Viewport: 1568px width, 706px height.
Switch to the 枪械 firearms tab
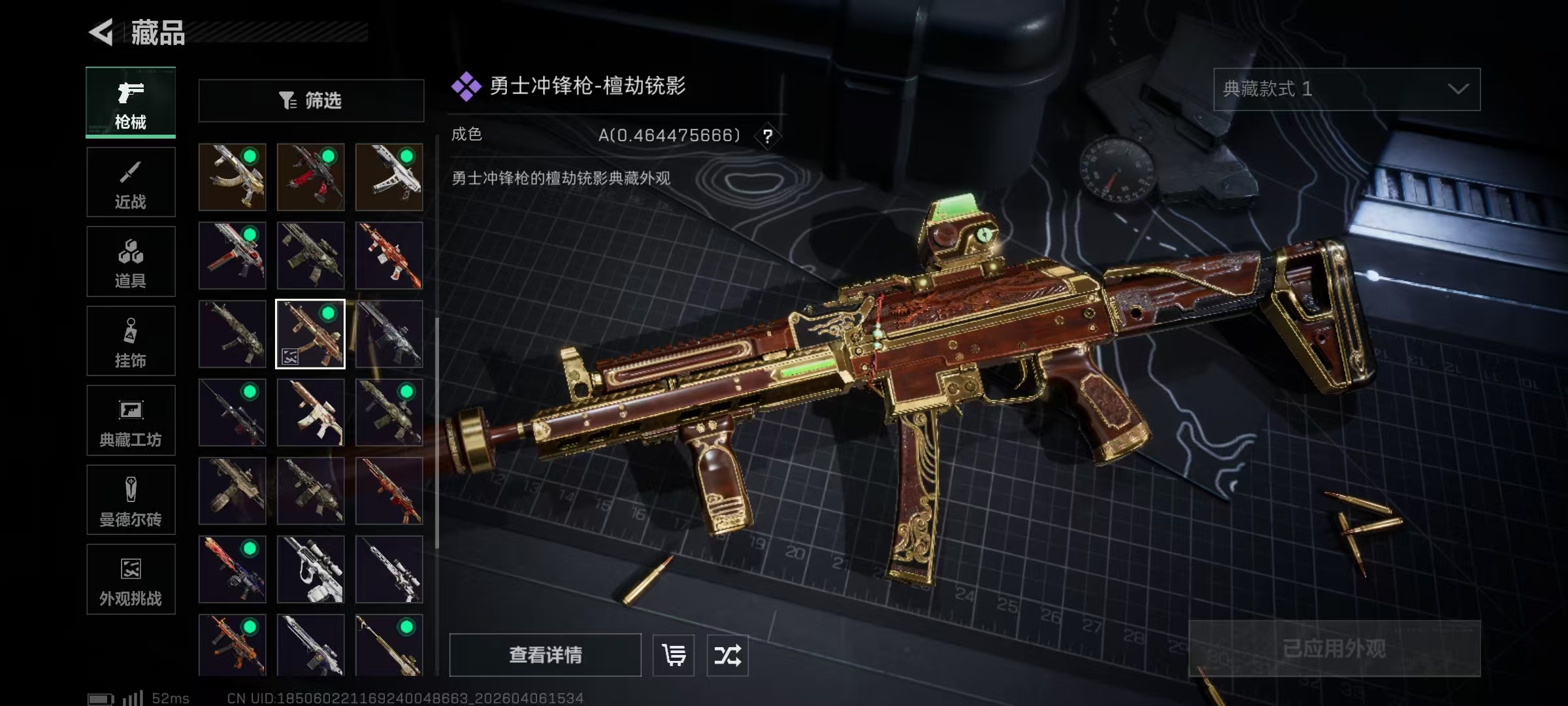[131, 103]
